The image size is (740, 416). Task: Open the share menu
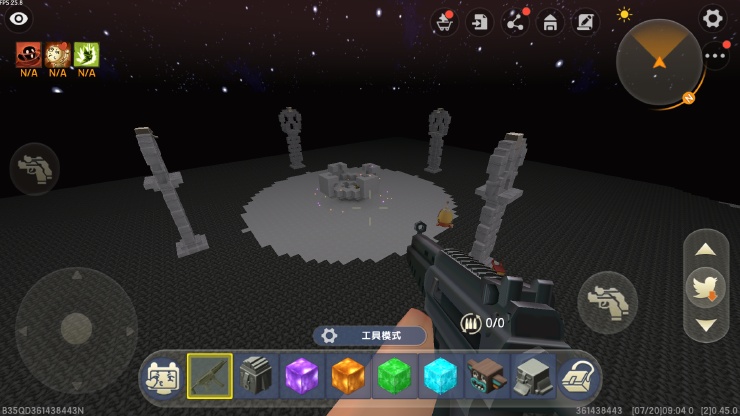pos(515,22)
